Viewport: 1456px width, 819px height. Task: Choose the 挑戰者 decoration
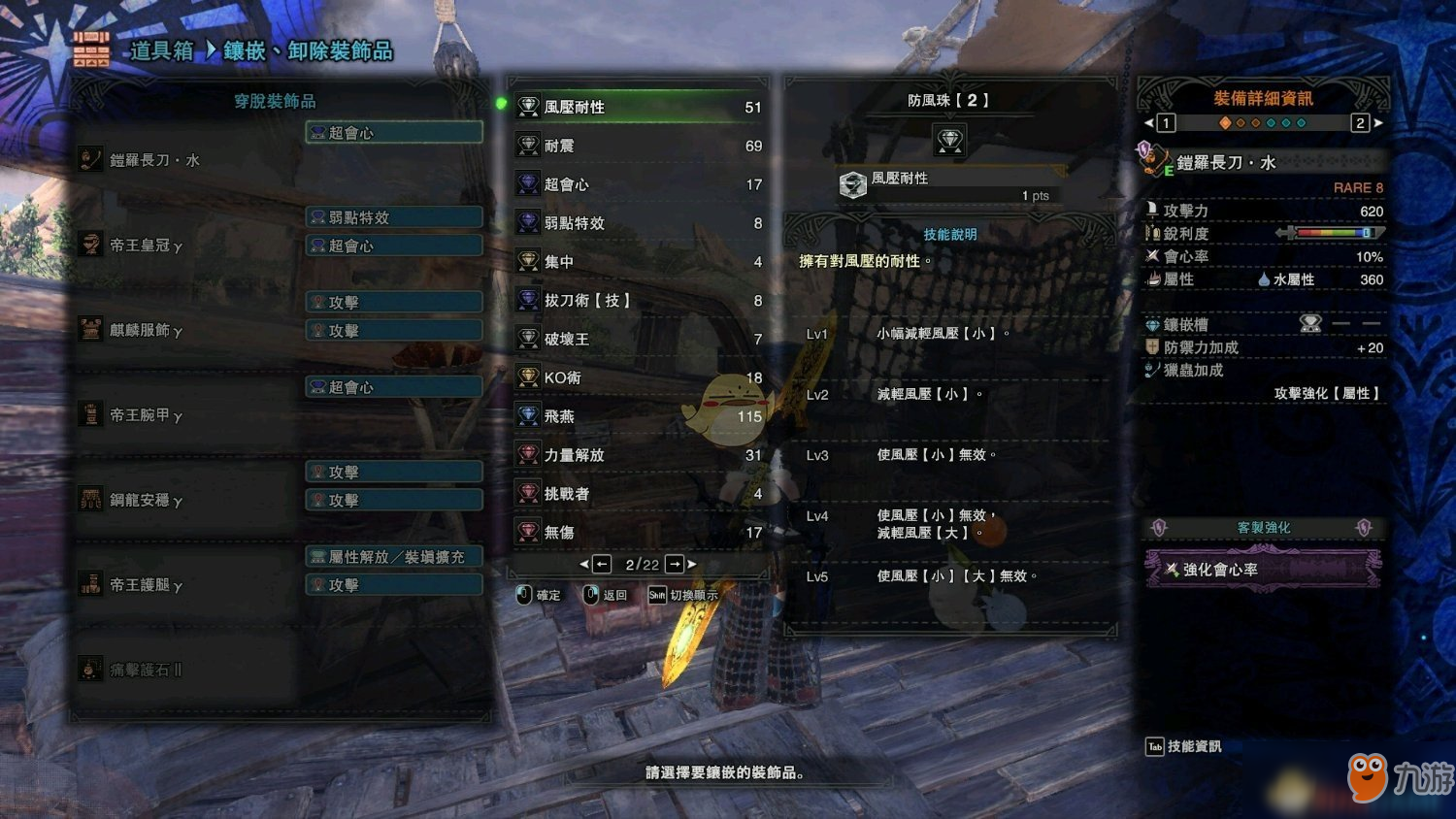pyautogui.click(x=639, y=494)
